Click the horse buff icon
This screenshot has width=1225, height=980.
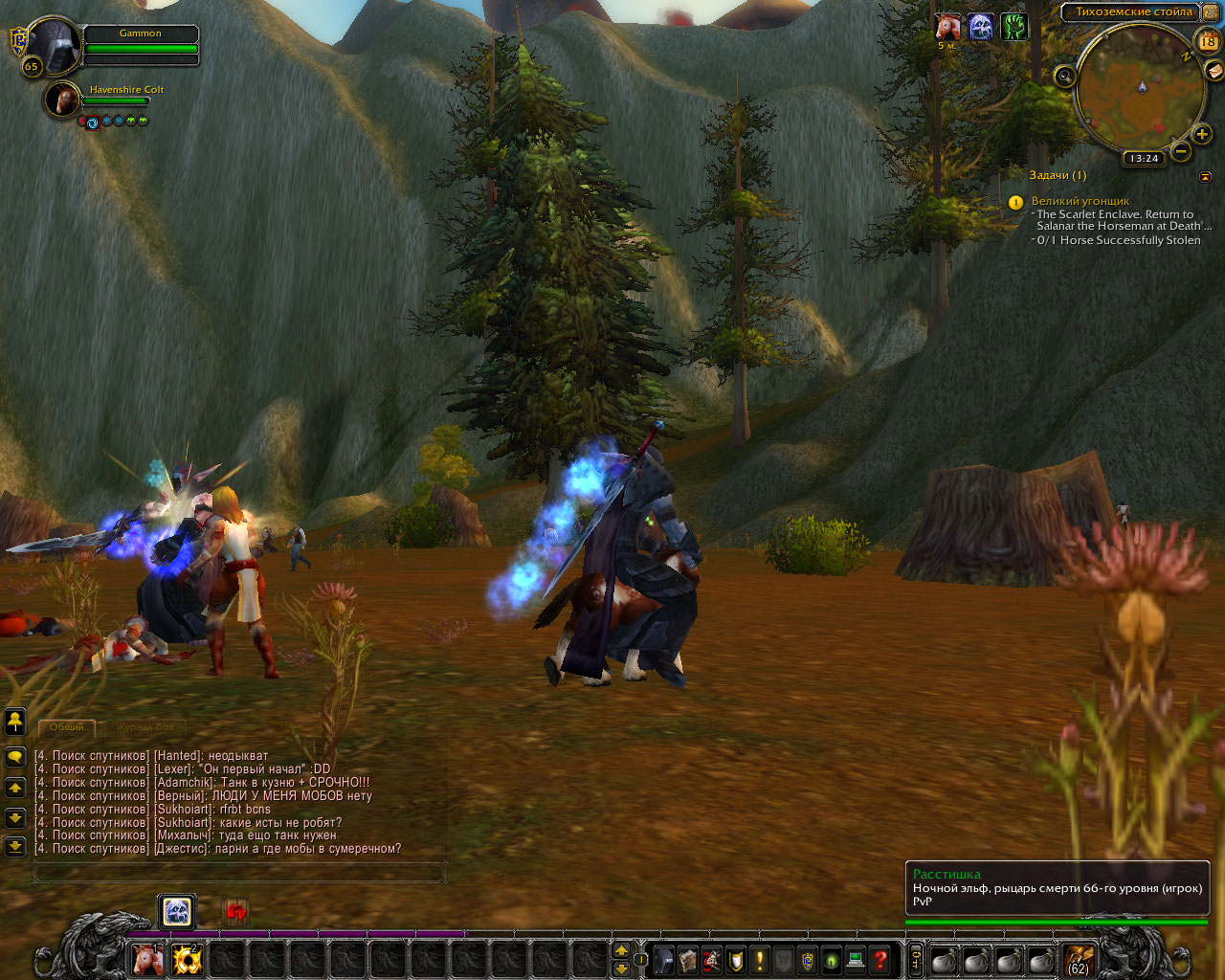(x=947, y=27)
